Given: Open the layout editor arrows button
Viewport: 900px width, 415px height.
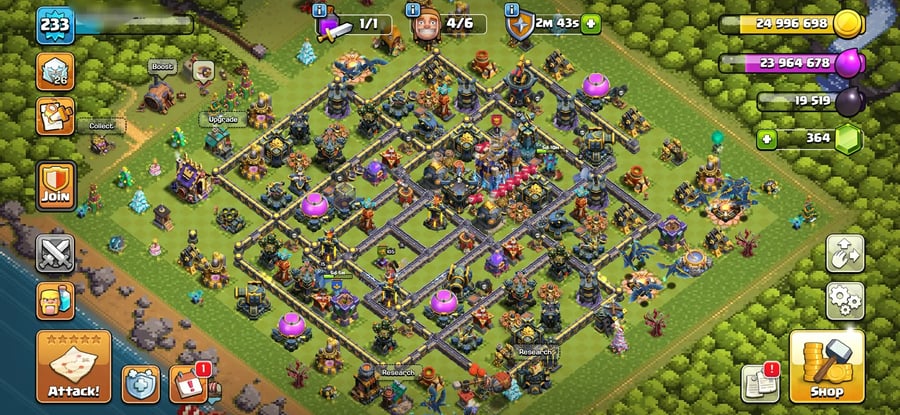Looking at the screenshot, I should (x=844, y=254).
